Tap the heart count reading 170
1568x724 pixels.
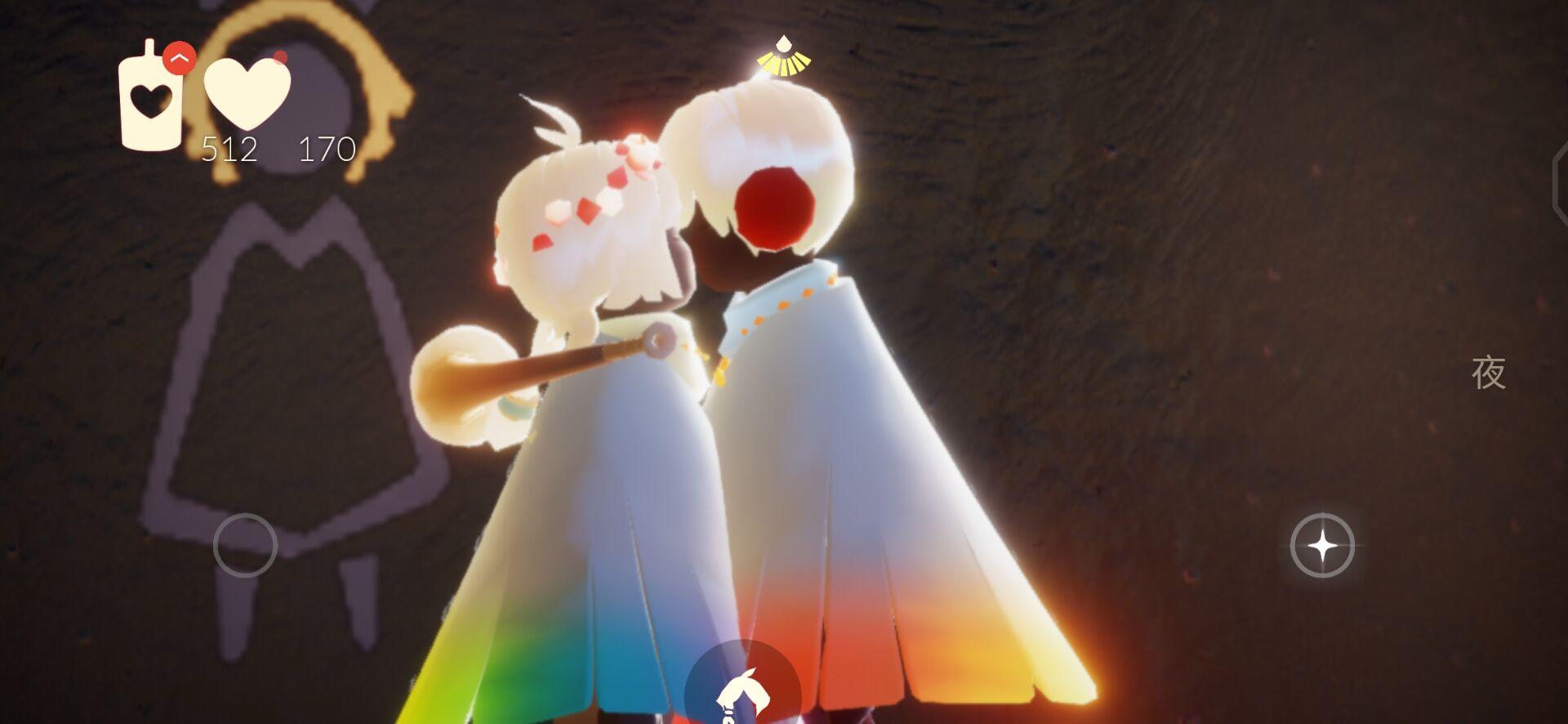(x=326, y=150)
